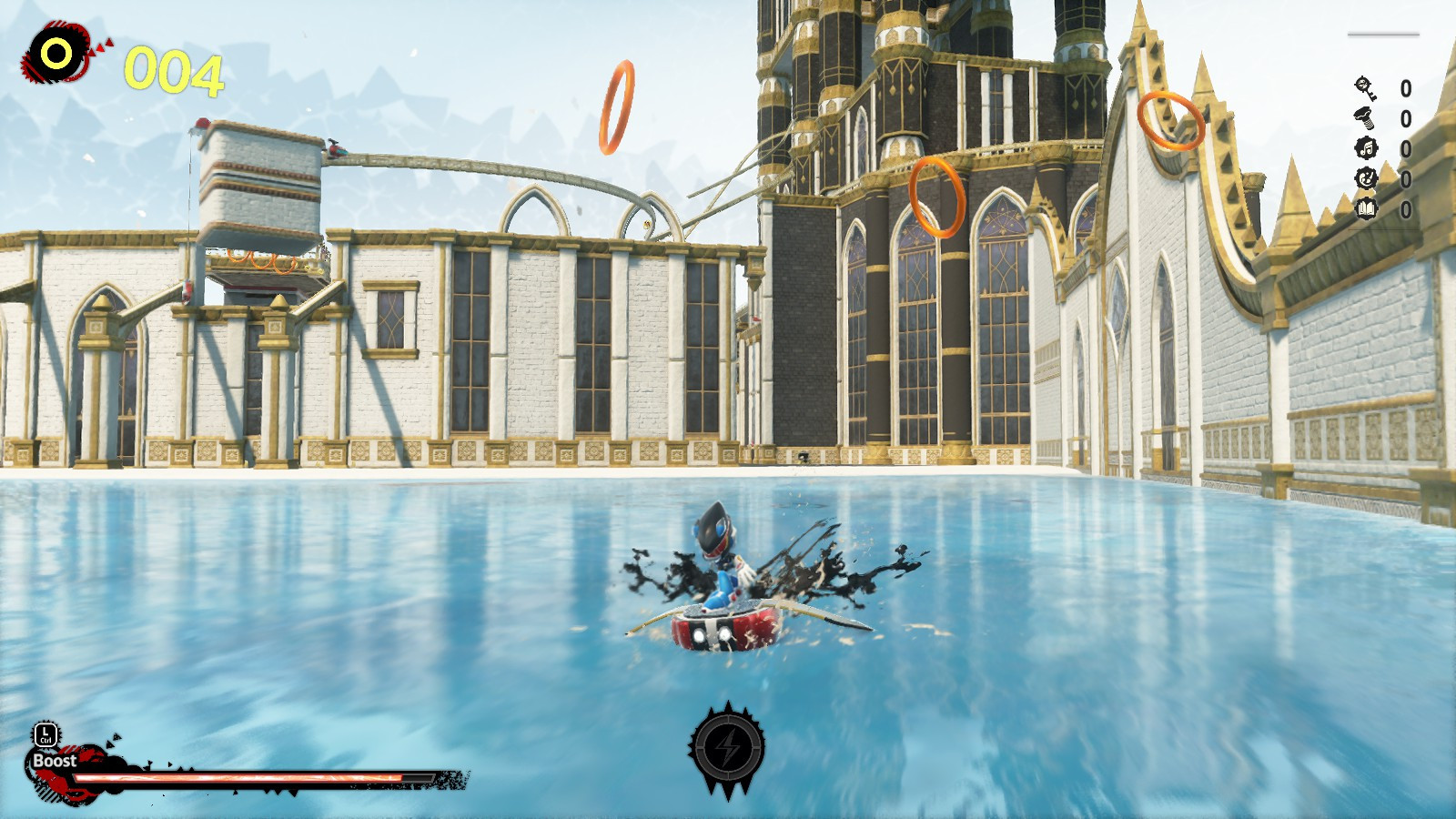Click the music note gear icon

[1366, 148]
